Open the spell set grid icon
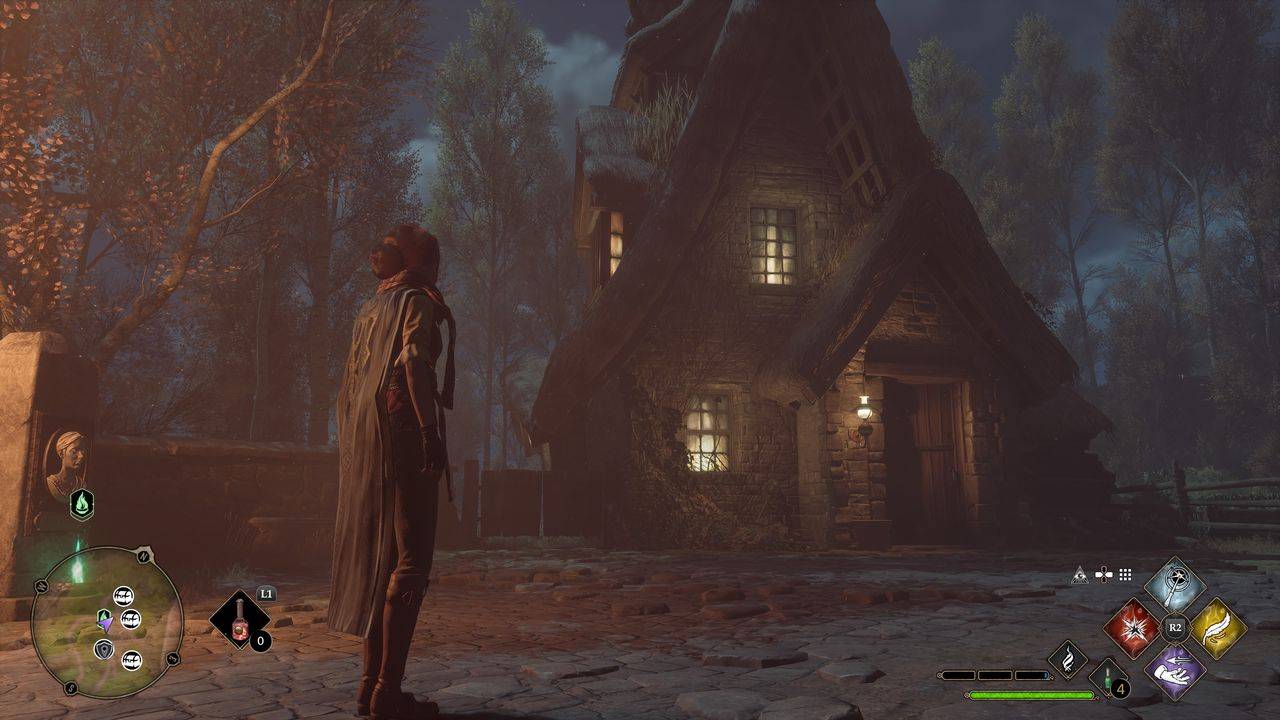The width and height of the screenshot is (1280, 720). 1125,575
